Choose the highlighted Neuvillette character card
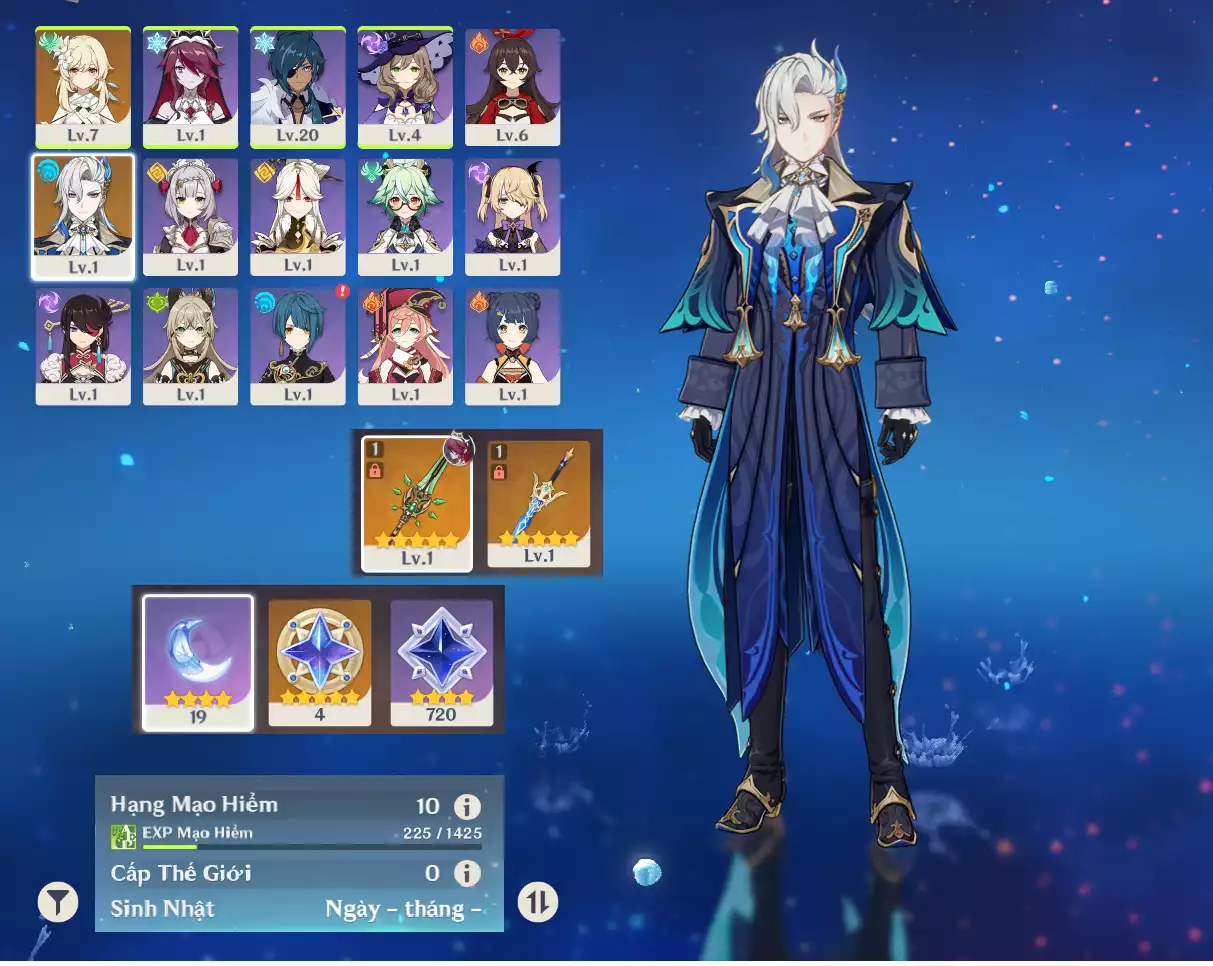 83,216
